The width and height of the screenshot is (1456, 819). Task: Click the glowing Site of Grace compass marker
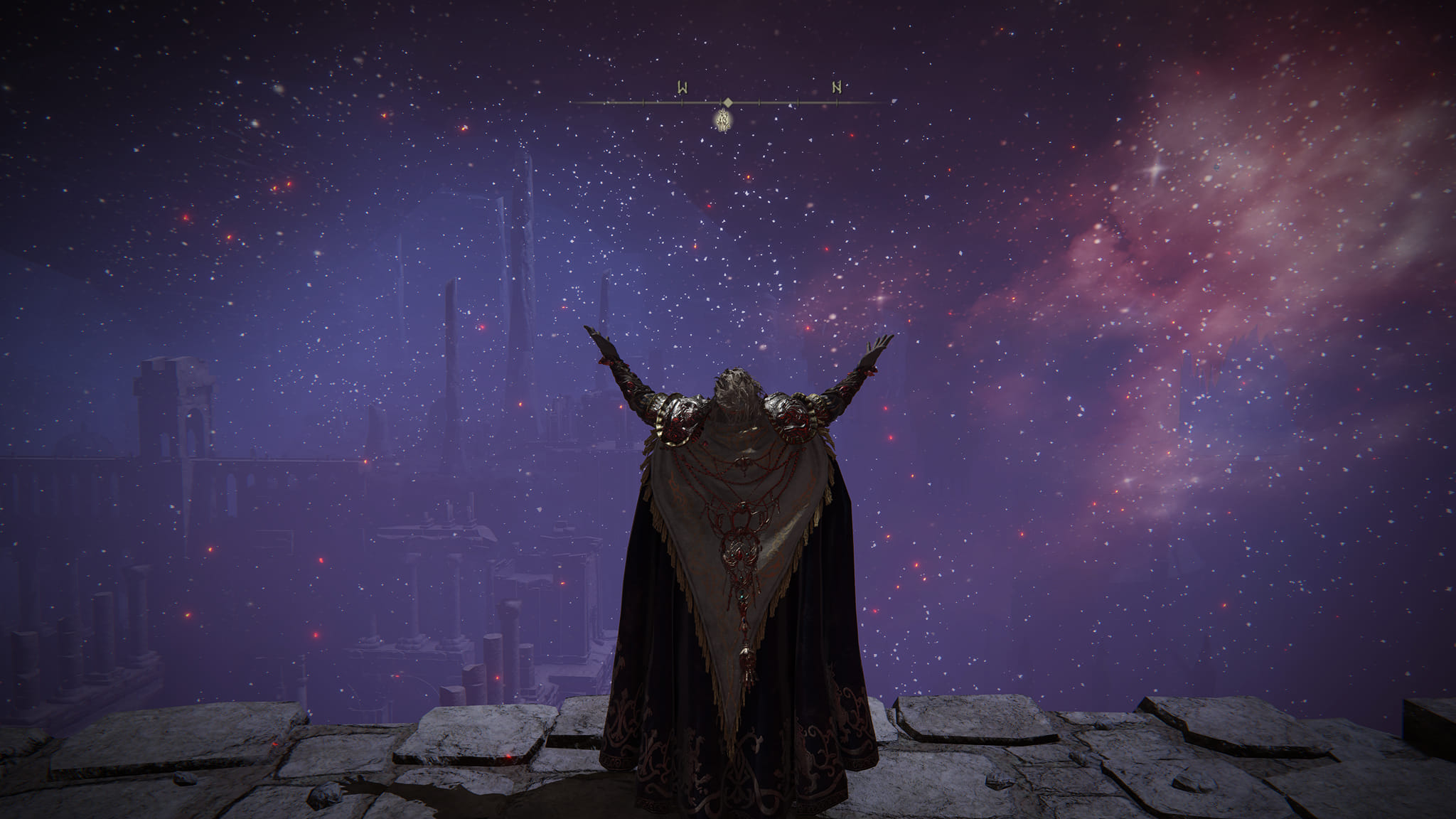[724, 121]
